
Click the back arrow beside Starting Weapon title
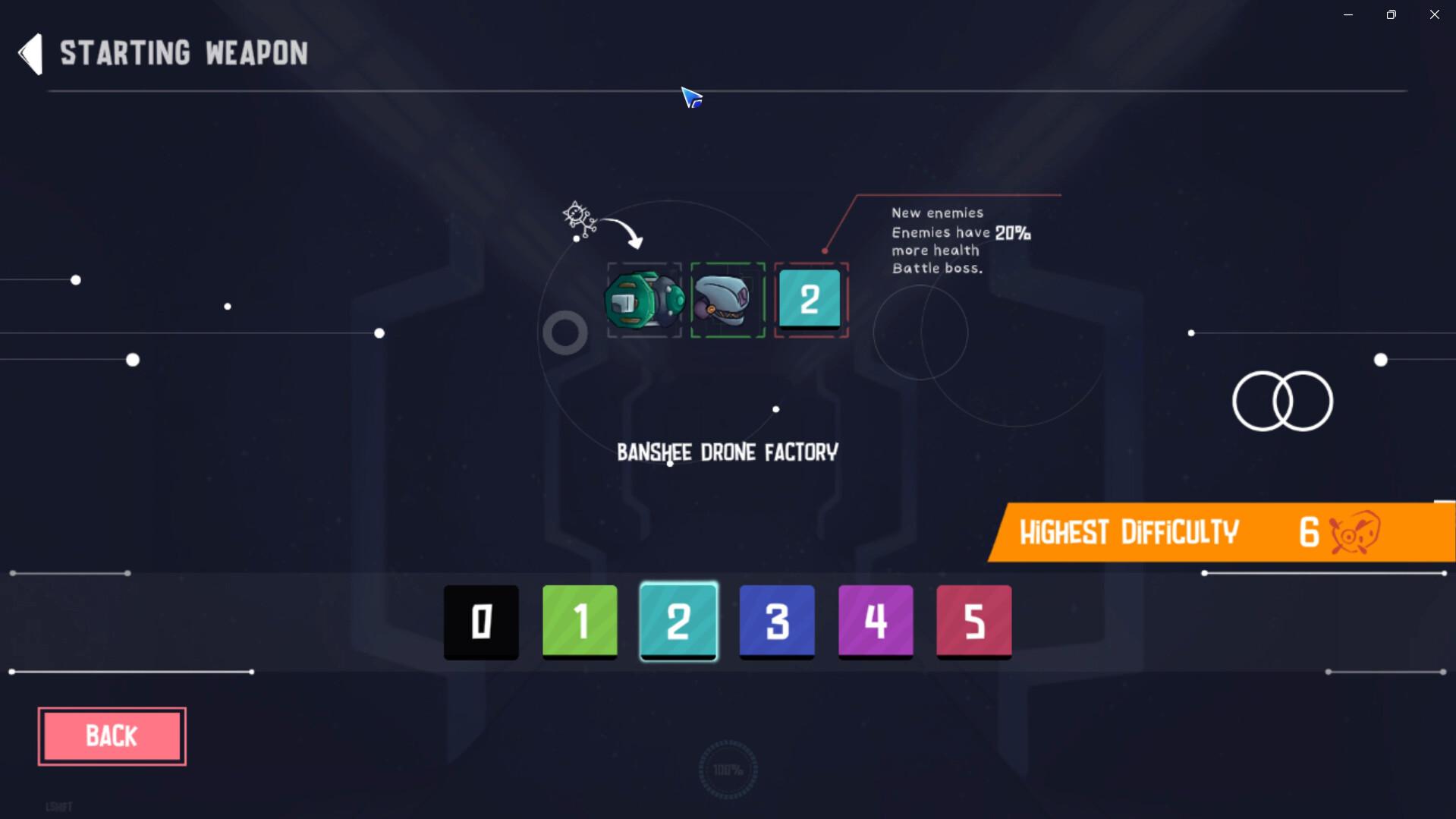pyautogui.click(x=29, y=53)
